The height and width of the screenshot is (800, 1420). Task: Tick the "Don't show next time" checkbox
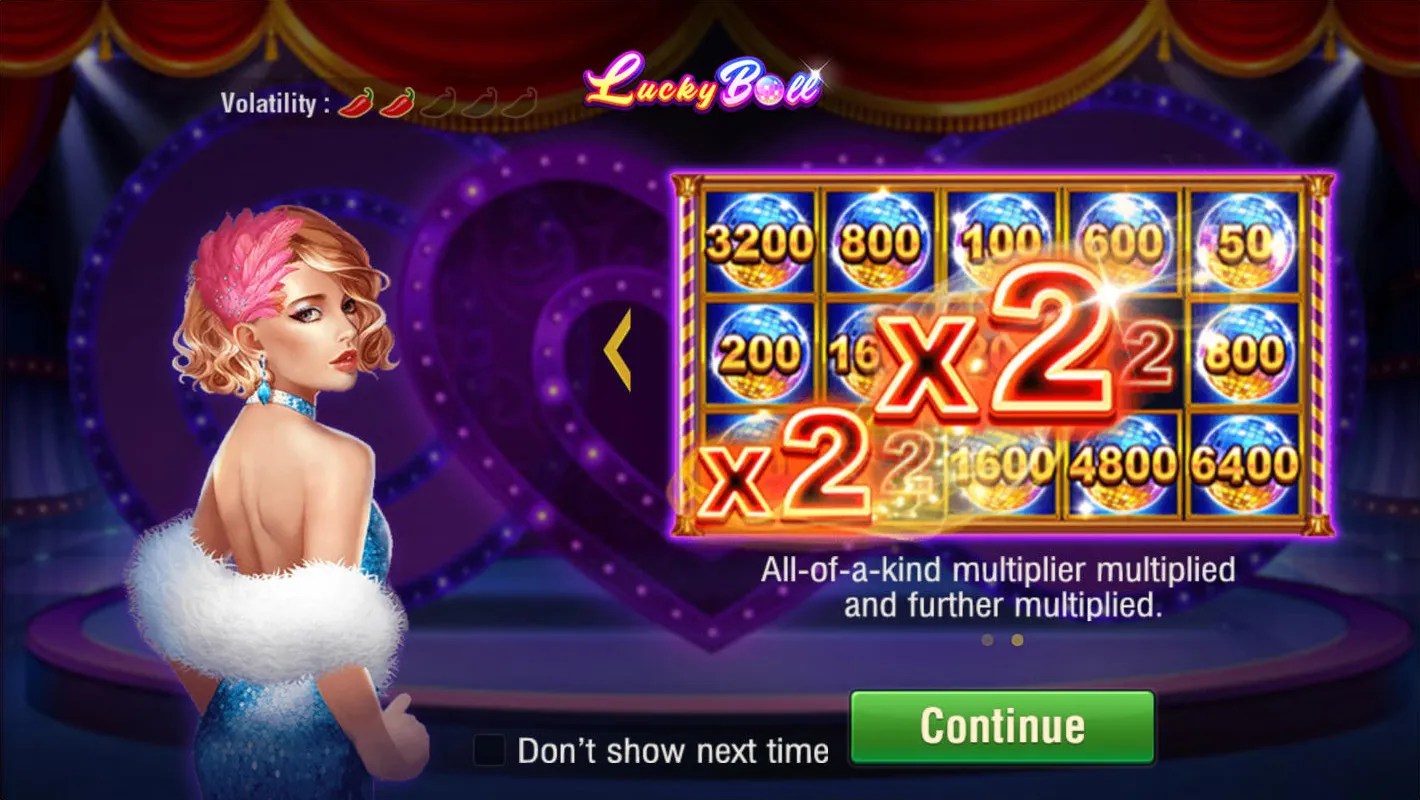tap(489, 750)
